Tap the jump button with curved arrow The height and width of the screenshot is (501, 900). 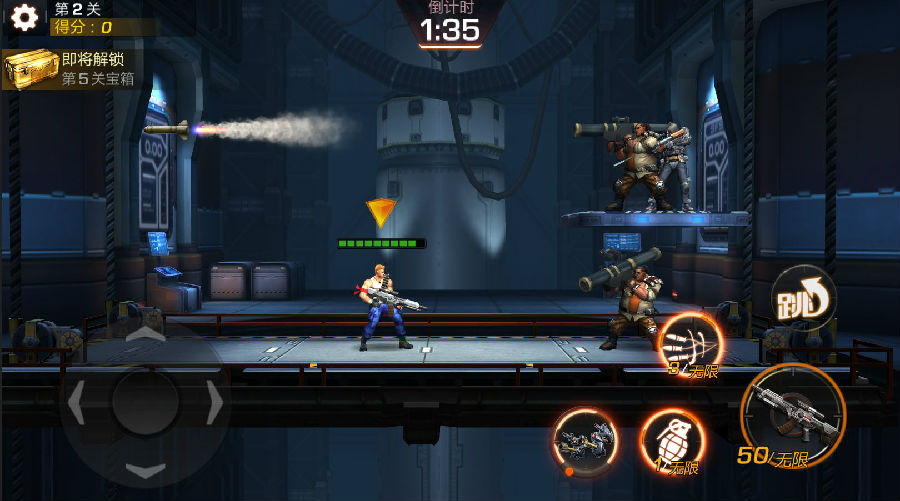click(802, 297)
